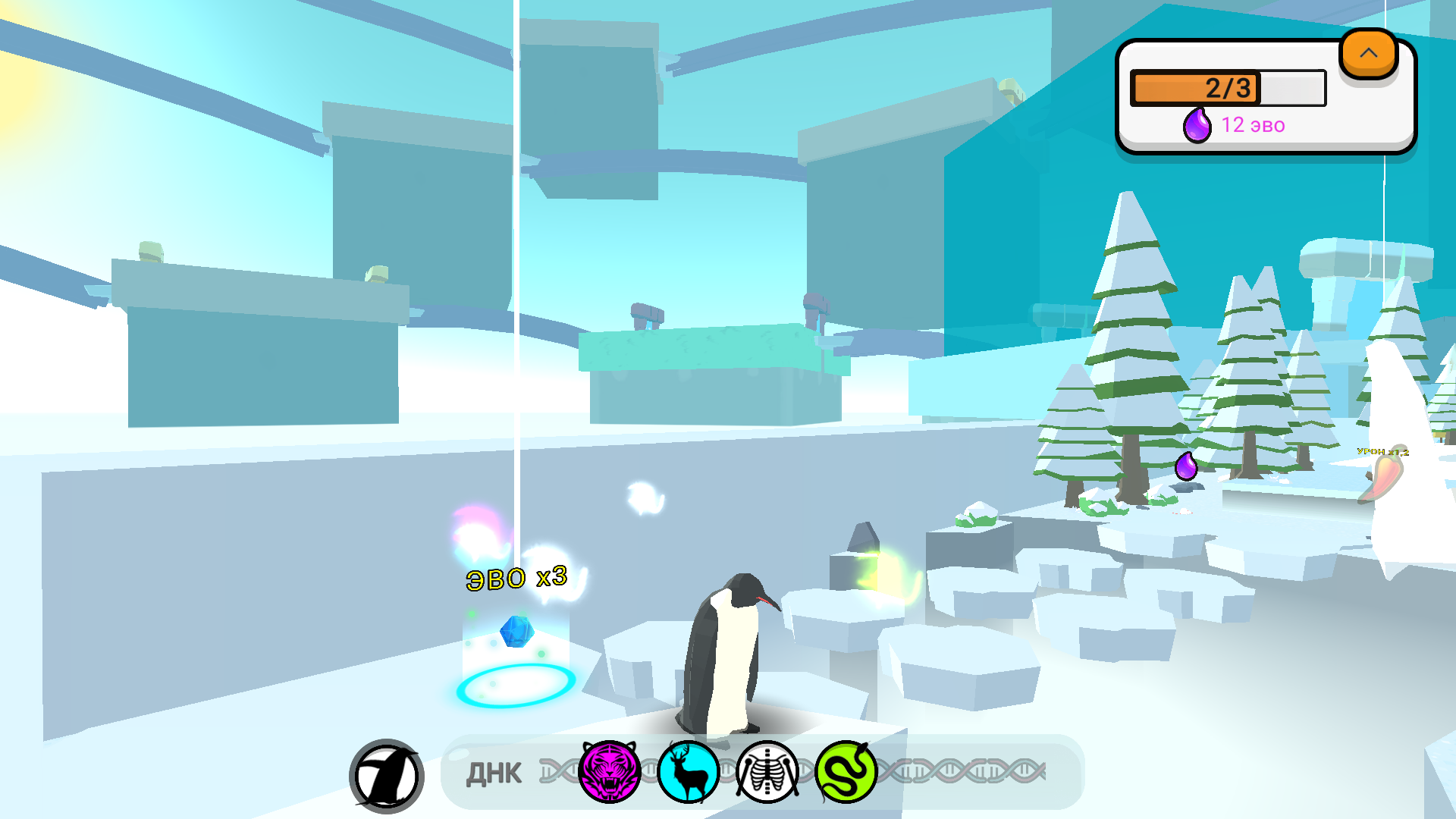Click the 2/3 orange progress bar
Screen dimensions: 1456x819
(1227, 87)
